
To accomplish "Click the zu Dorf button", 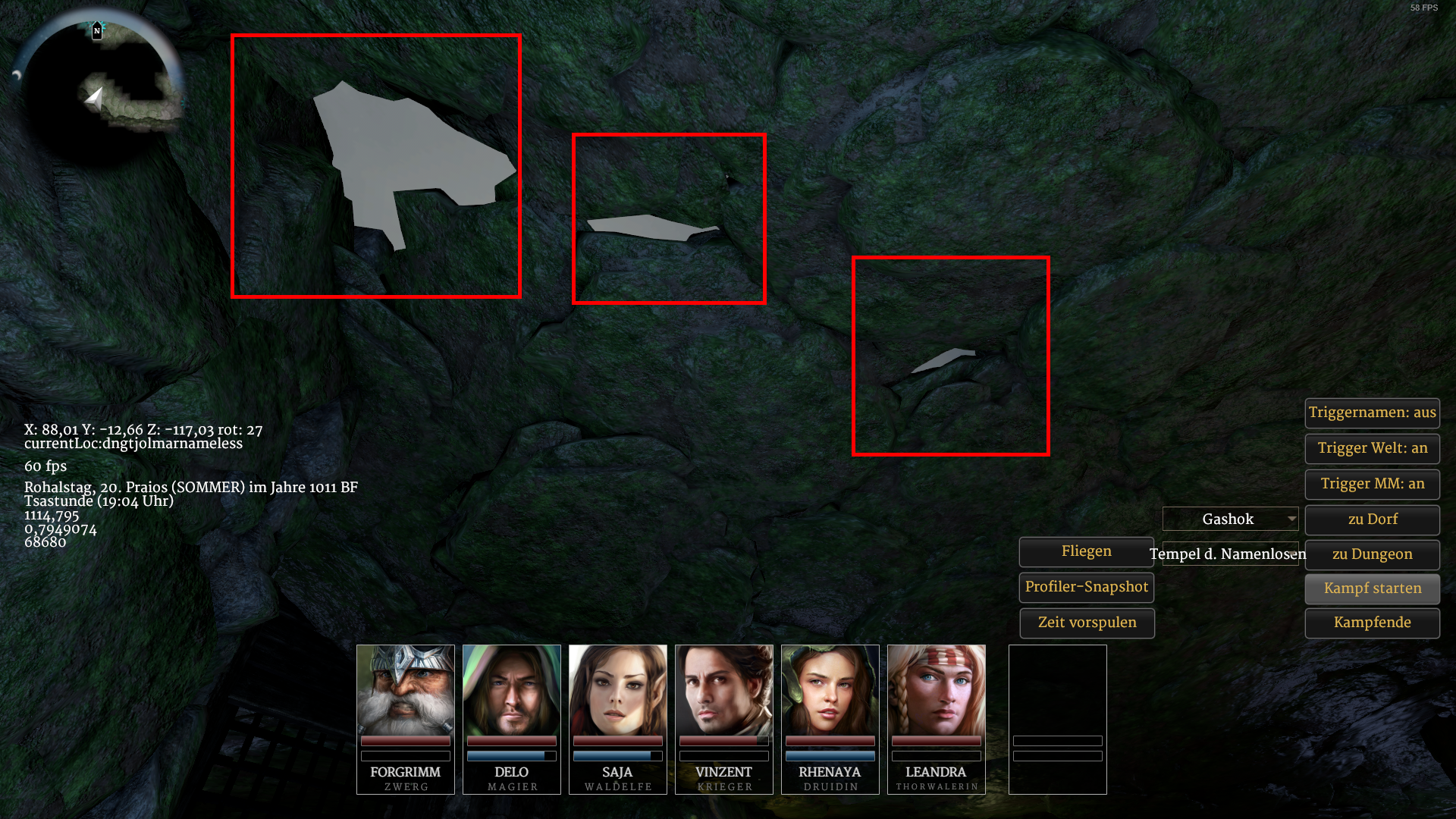I will [1372, 519].
